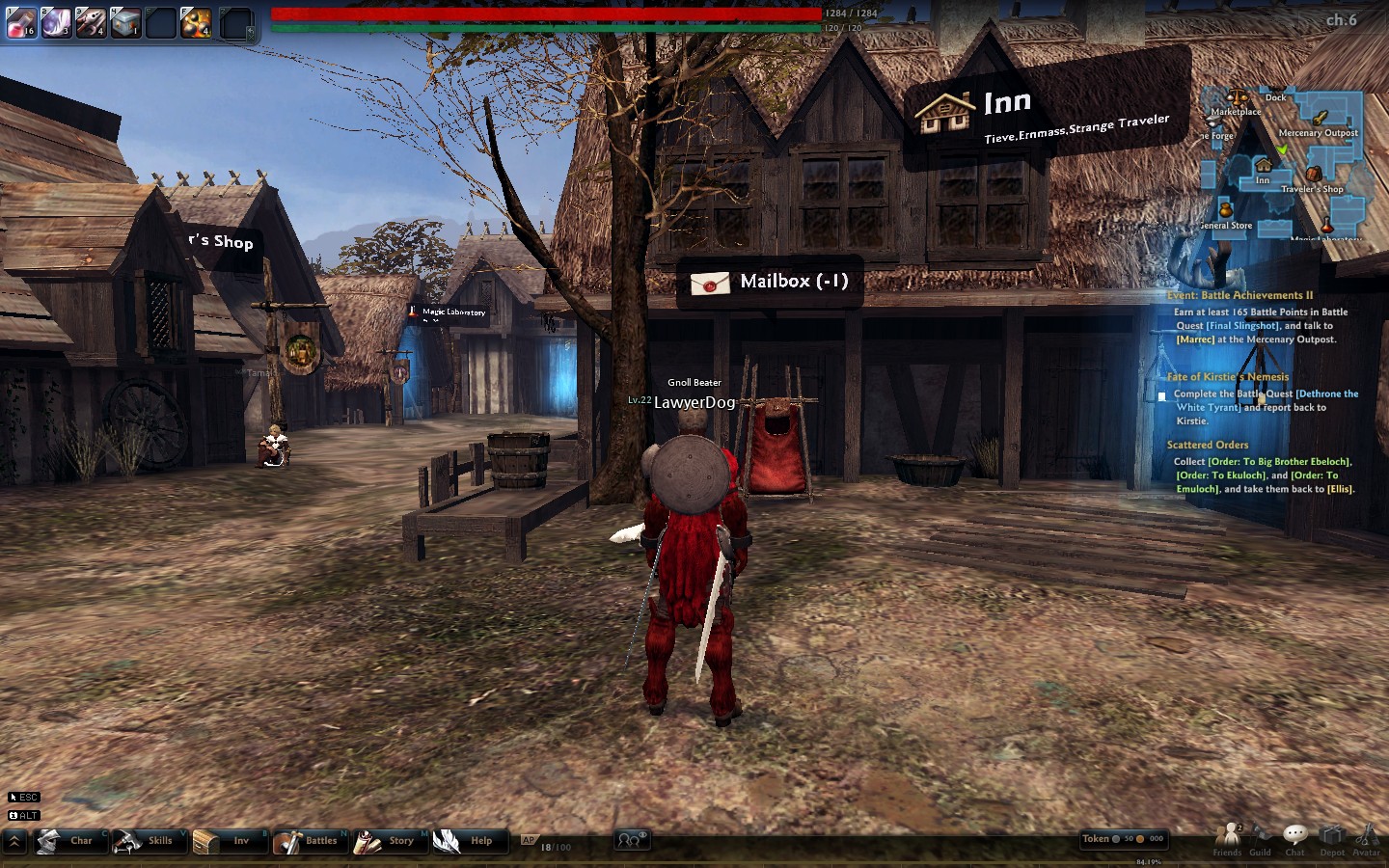Open the Story menu
This screenshot has height=868, width=1389.
(386, 841)
